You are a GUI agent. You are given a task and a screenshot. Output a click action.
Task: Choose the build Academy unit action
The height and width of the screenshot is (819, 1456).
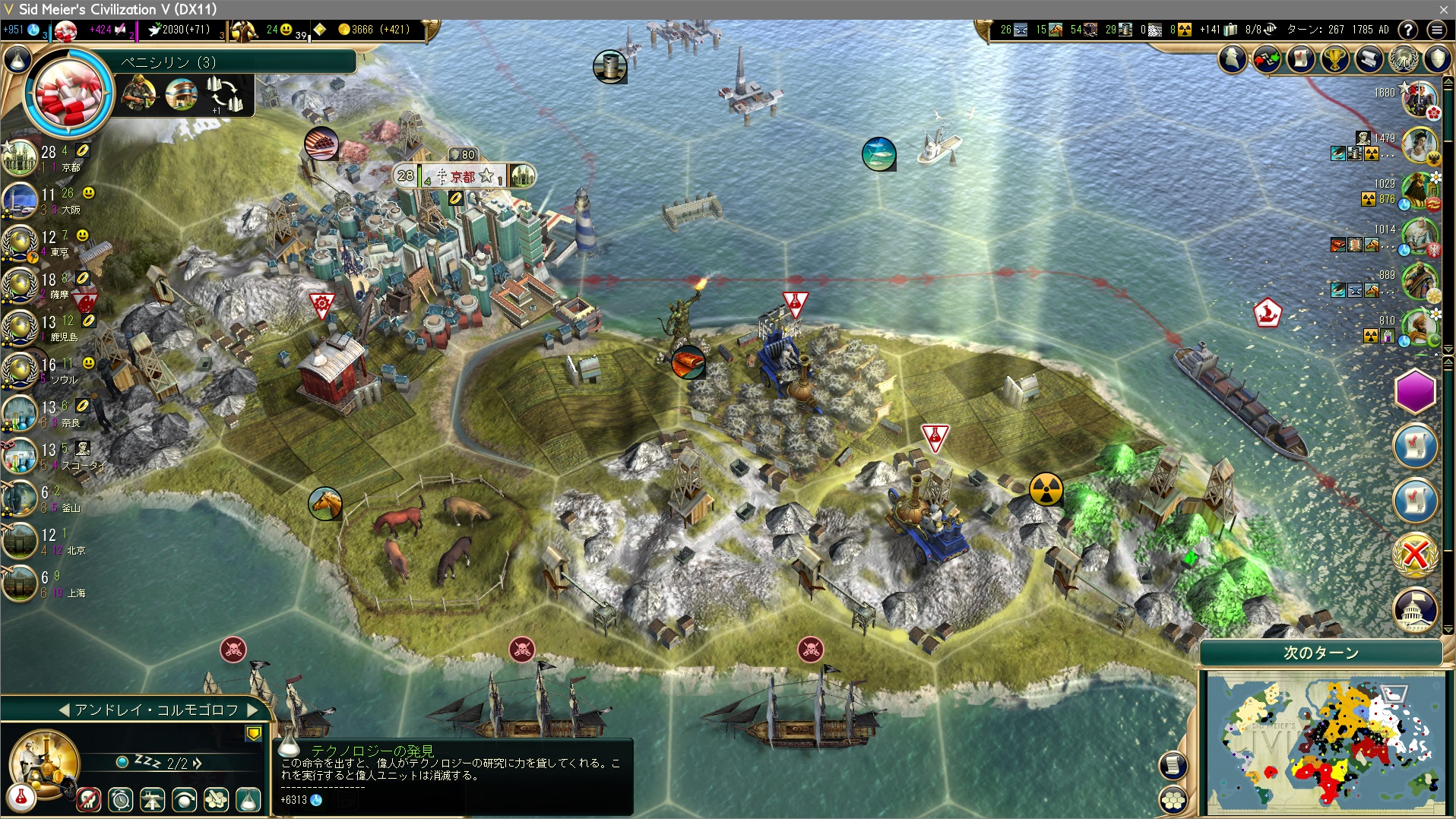click(x=217, y=799)
